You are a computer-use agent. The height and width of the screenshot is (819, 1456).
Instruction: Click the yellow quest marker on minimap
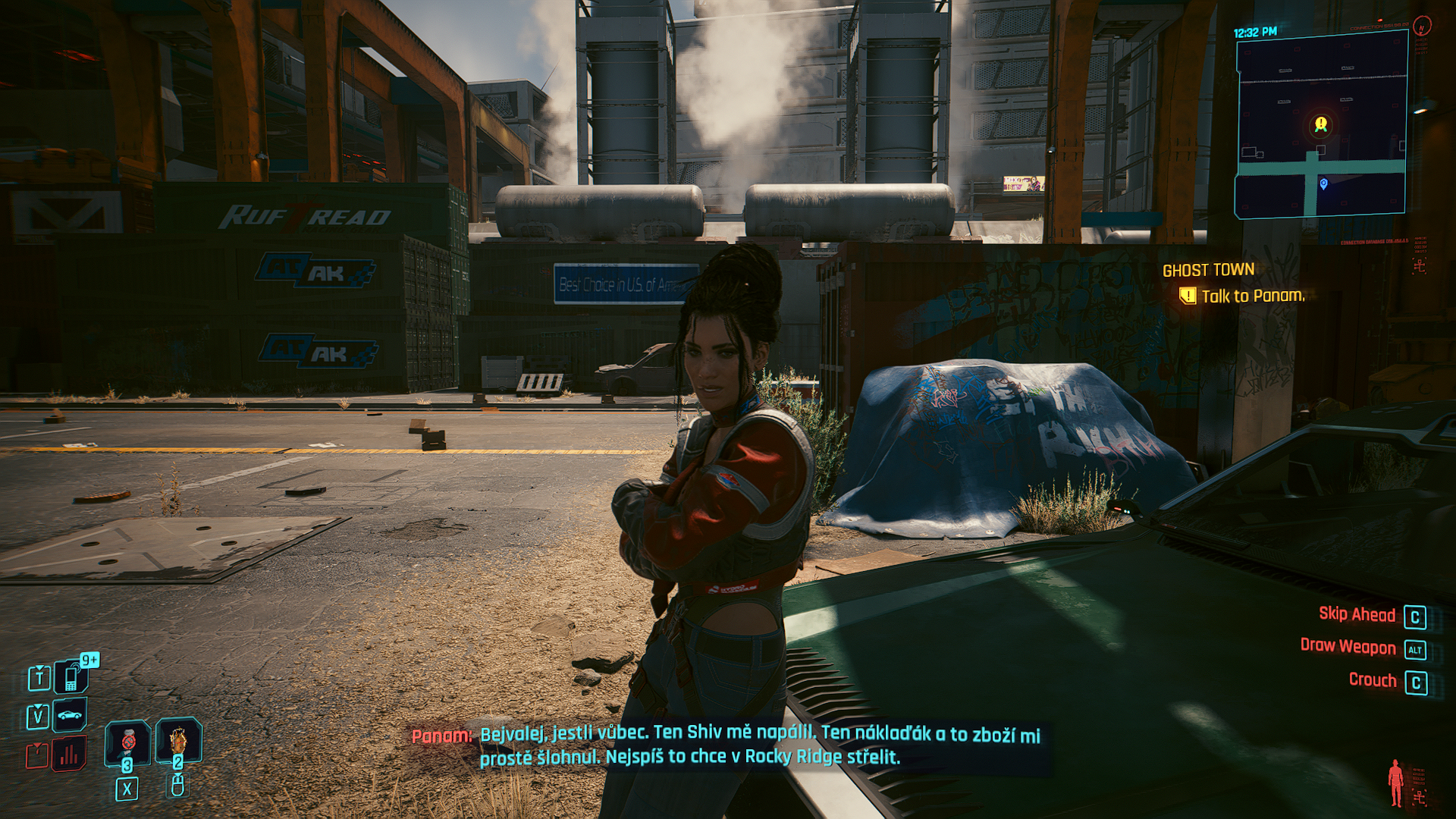pos(1321,124)
